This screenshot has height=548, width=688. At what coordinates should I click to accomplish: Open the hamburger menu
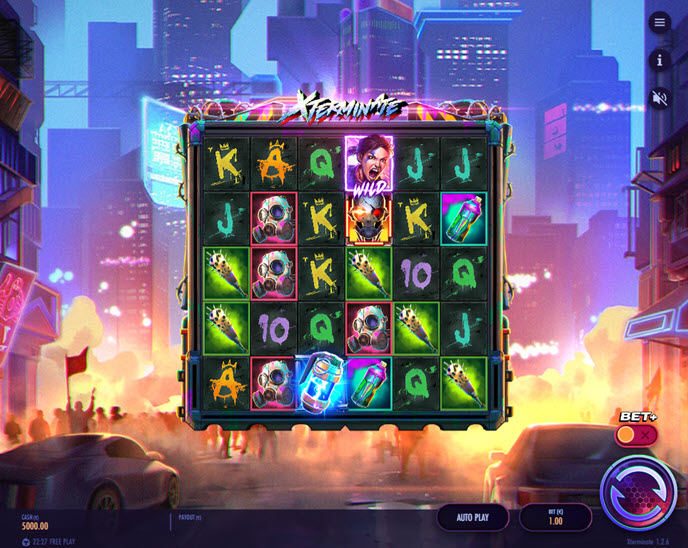click(659, 22)
